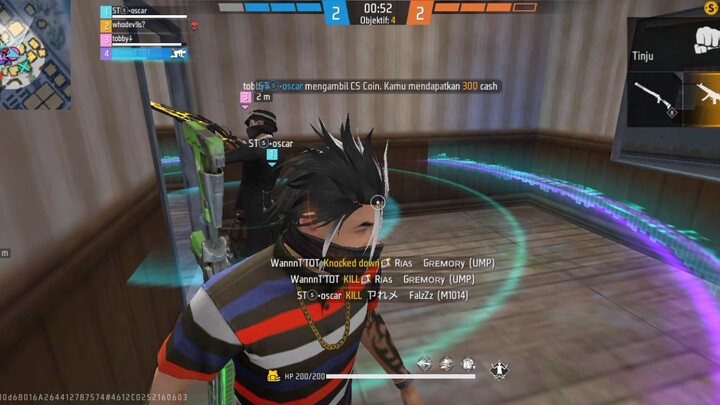The image size is (720, 405).
Task: Open the yellow backpack inventory icon
Action: 272,377
